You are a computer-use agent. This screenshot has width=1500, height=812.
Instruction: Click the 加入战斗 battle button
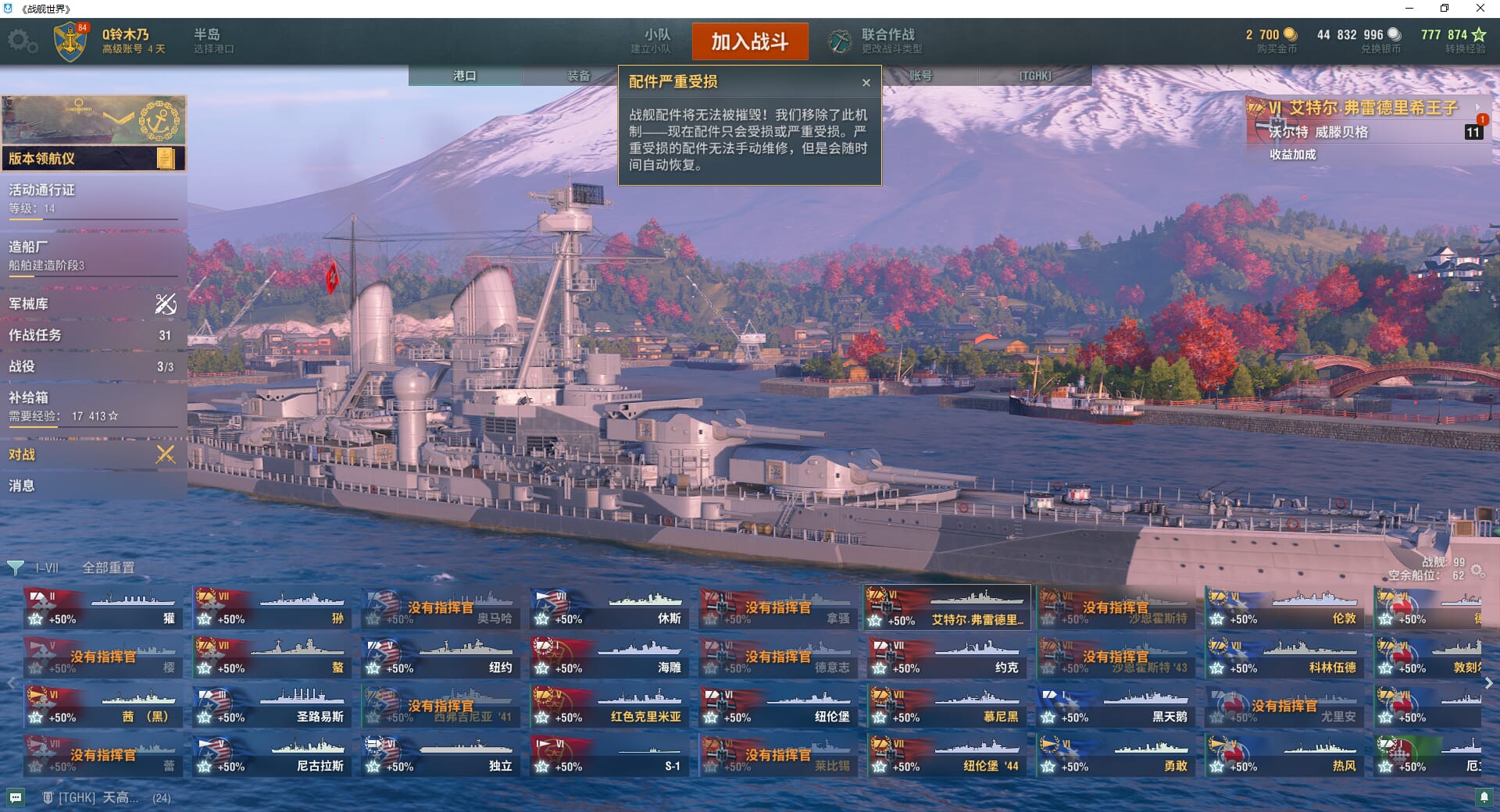749,41
